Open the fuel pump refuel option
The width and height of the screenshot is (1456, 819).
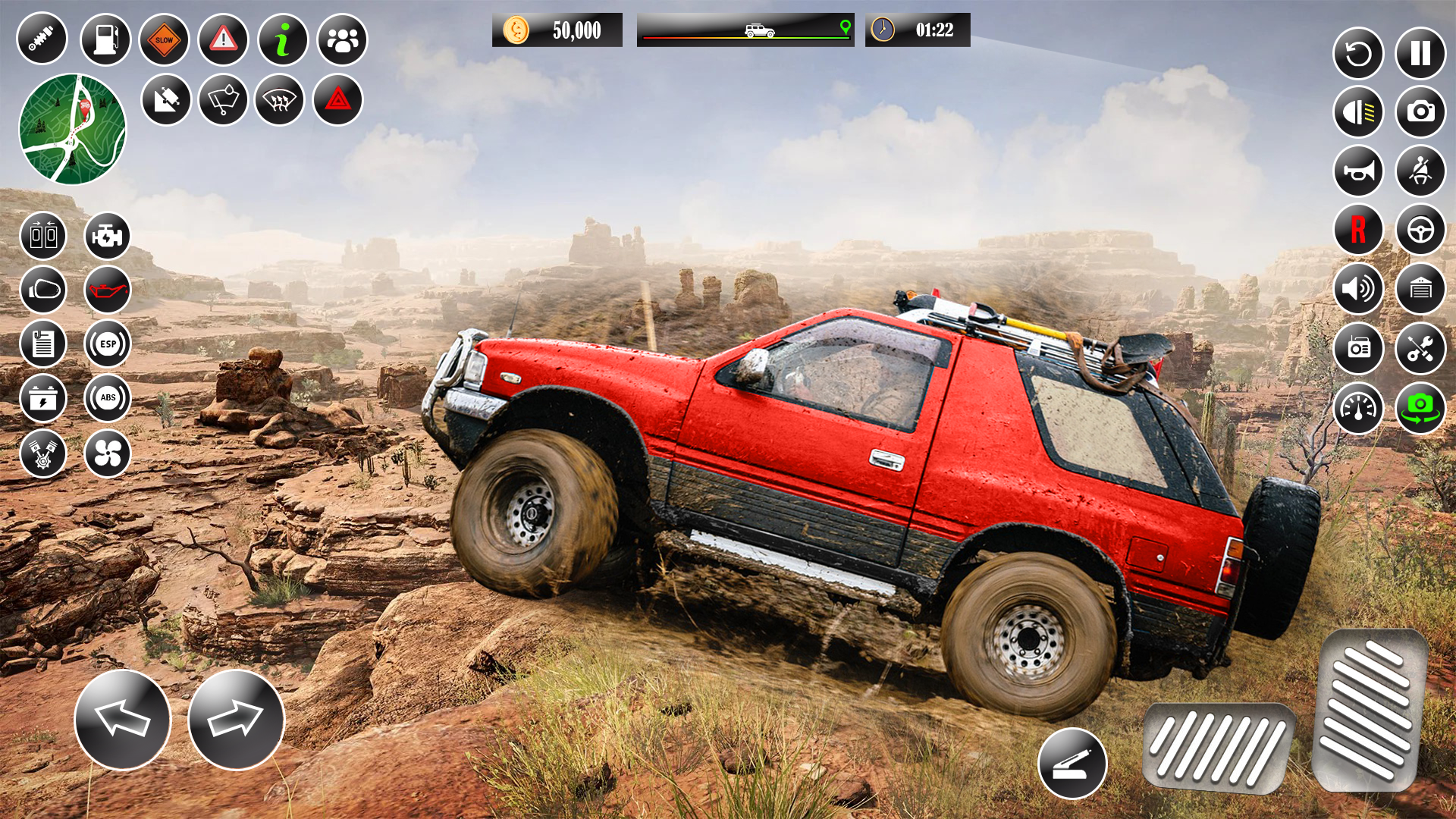107,39
